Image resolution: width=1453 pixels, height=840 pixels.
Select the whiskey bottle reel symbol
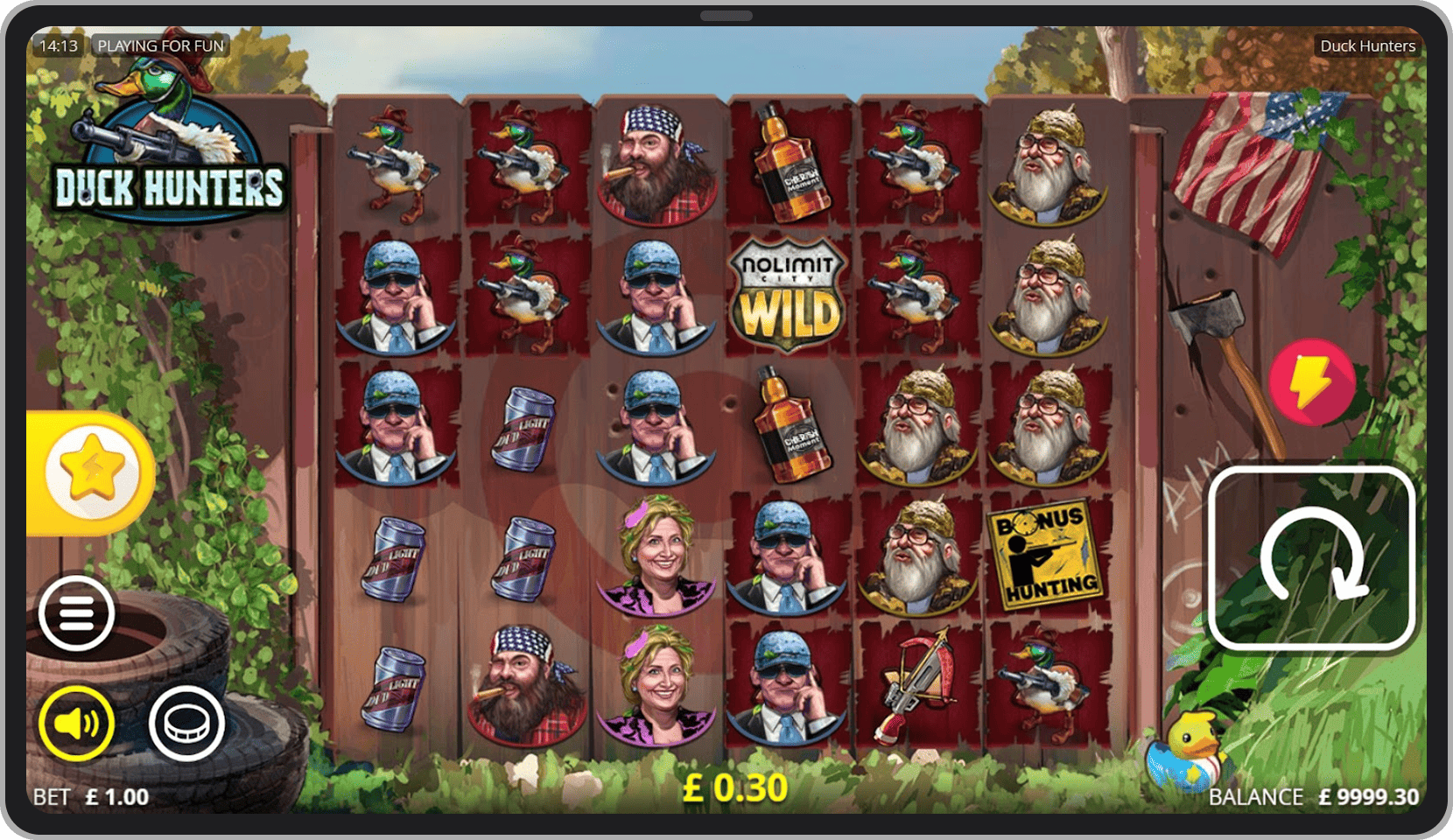coord(786,166)
